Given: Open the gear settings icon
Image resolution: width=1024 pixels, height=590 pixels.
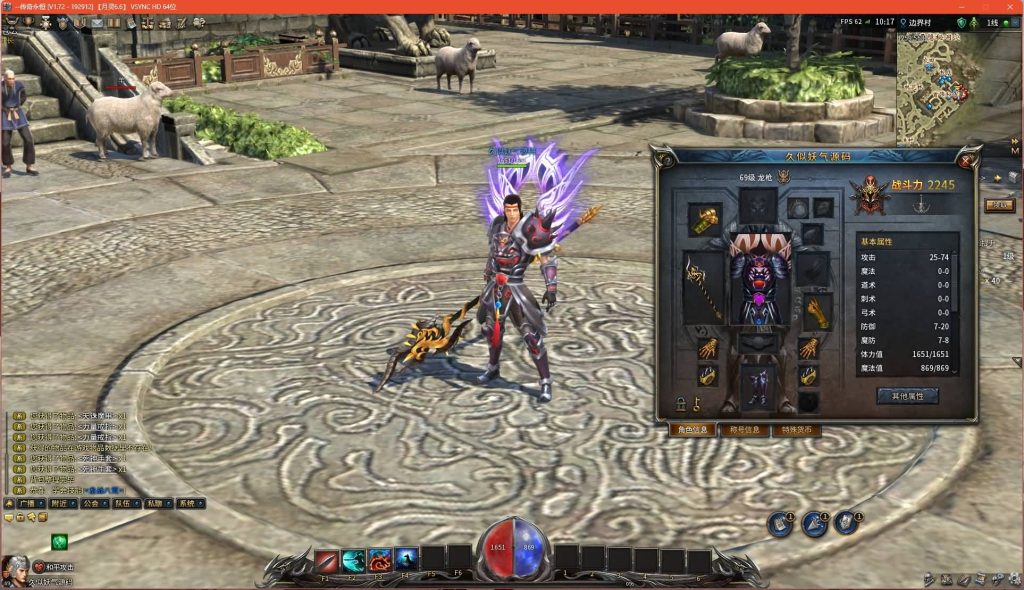Looking at the screenshot, I should point(1012,579).
